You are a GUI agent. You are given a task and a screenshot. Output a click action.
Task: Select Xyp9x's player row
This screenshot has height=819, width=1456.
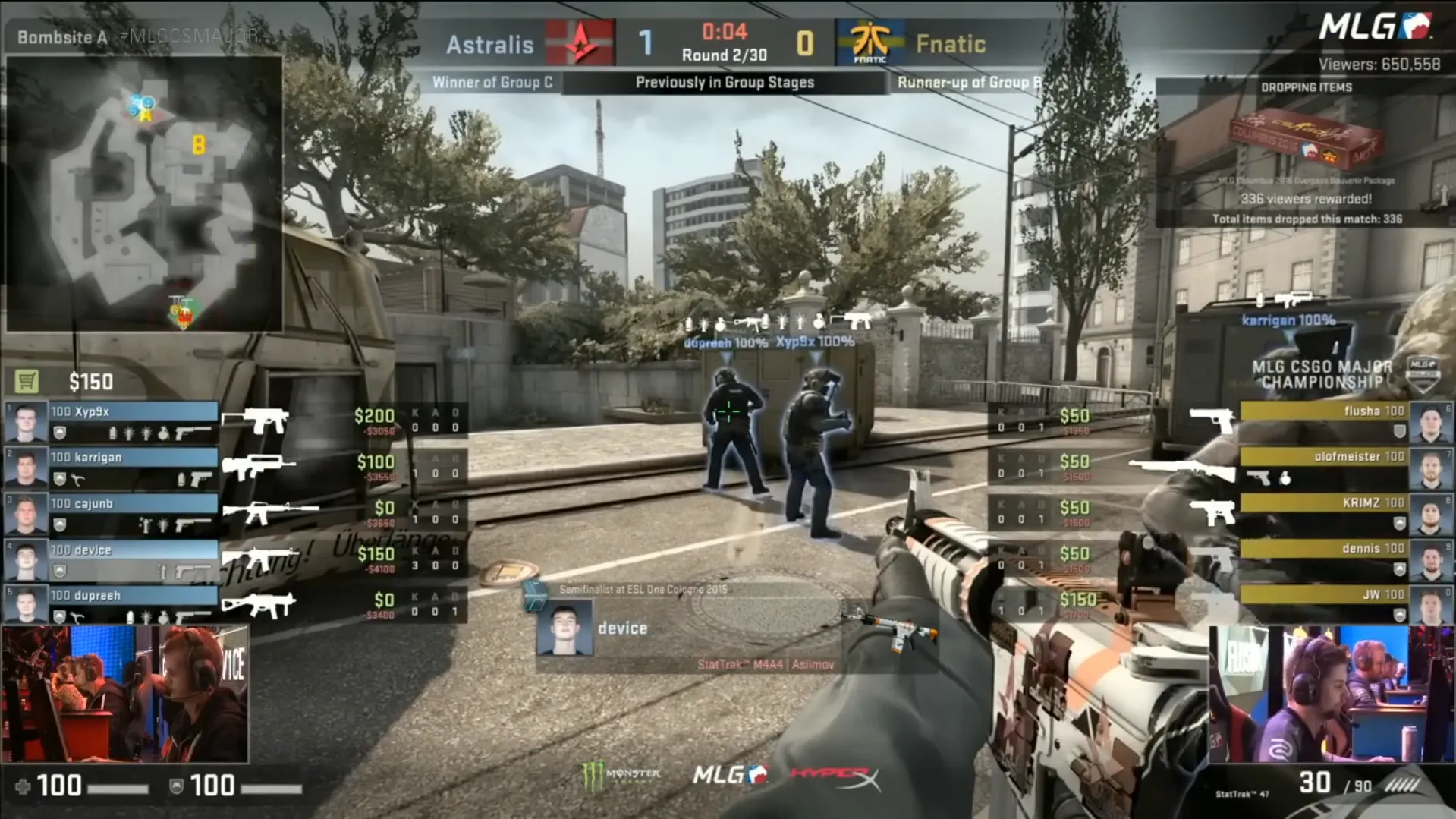click(133, 422)
